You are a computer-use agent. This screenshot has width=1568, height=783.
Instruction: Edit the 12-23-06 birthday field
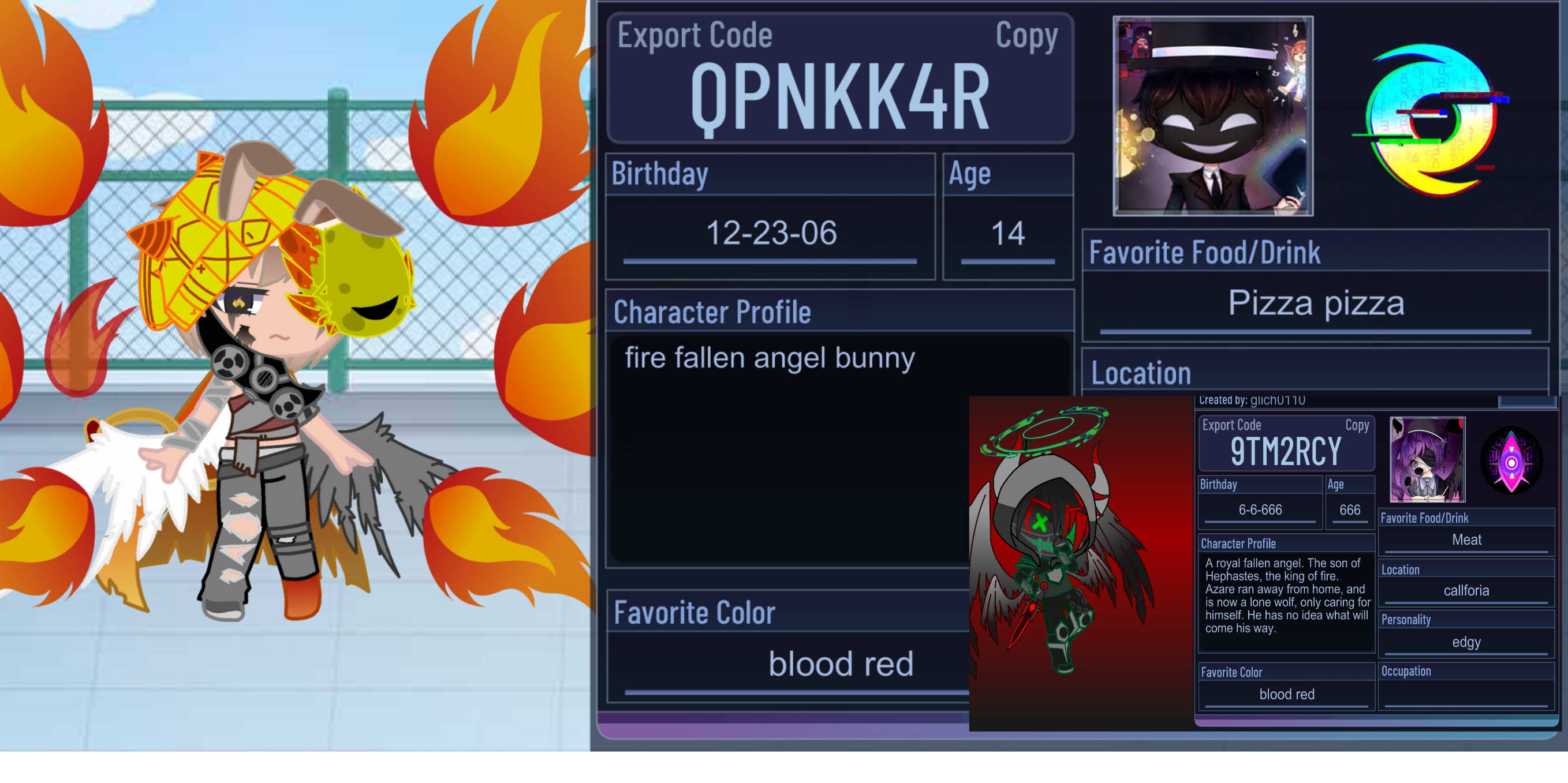771,234
